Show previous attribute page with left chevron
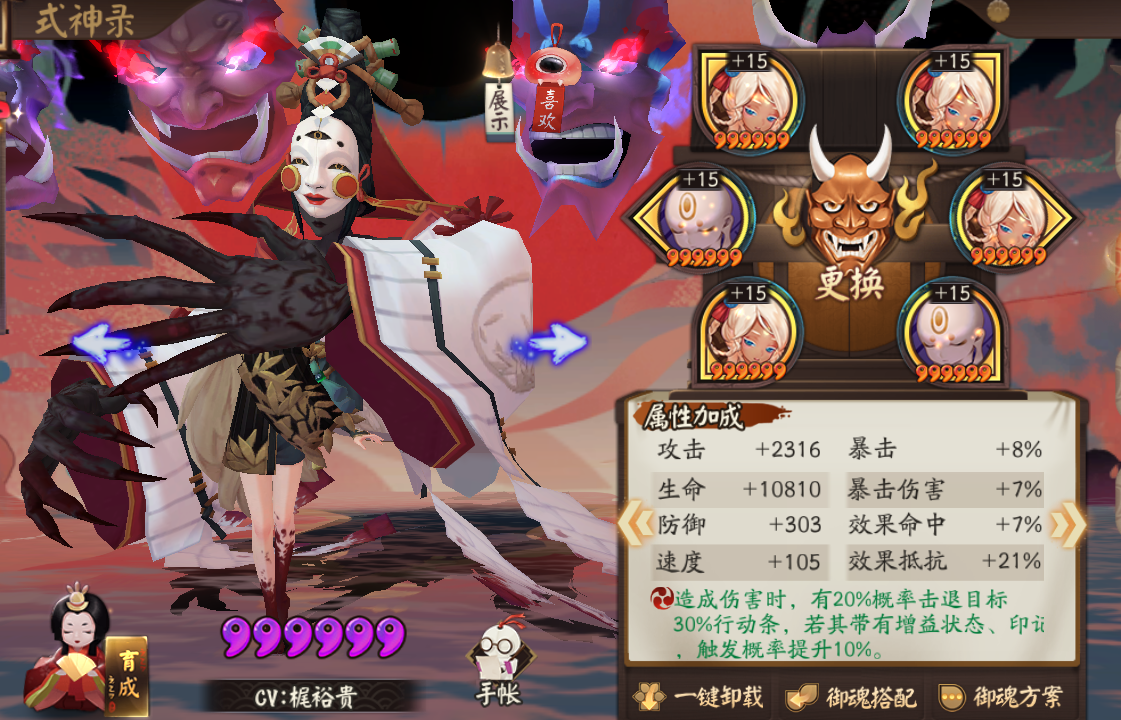This screenshot has width=1121, height=720. coord(635,523)
